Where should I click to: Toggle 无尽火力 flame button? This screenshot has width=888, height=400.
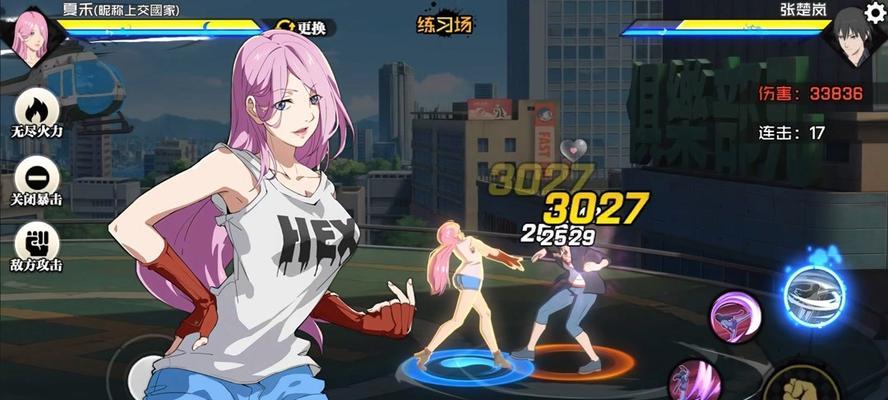(37, 110)
